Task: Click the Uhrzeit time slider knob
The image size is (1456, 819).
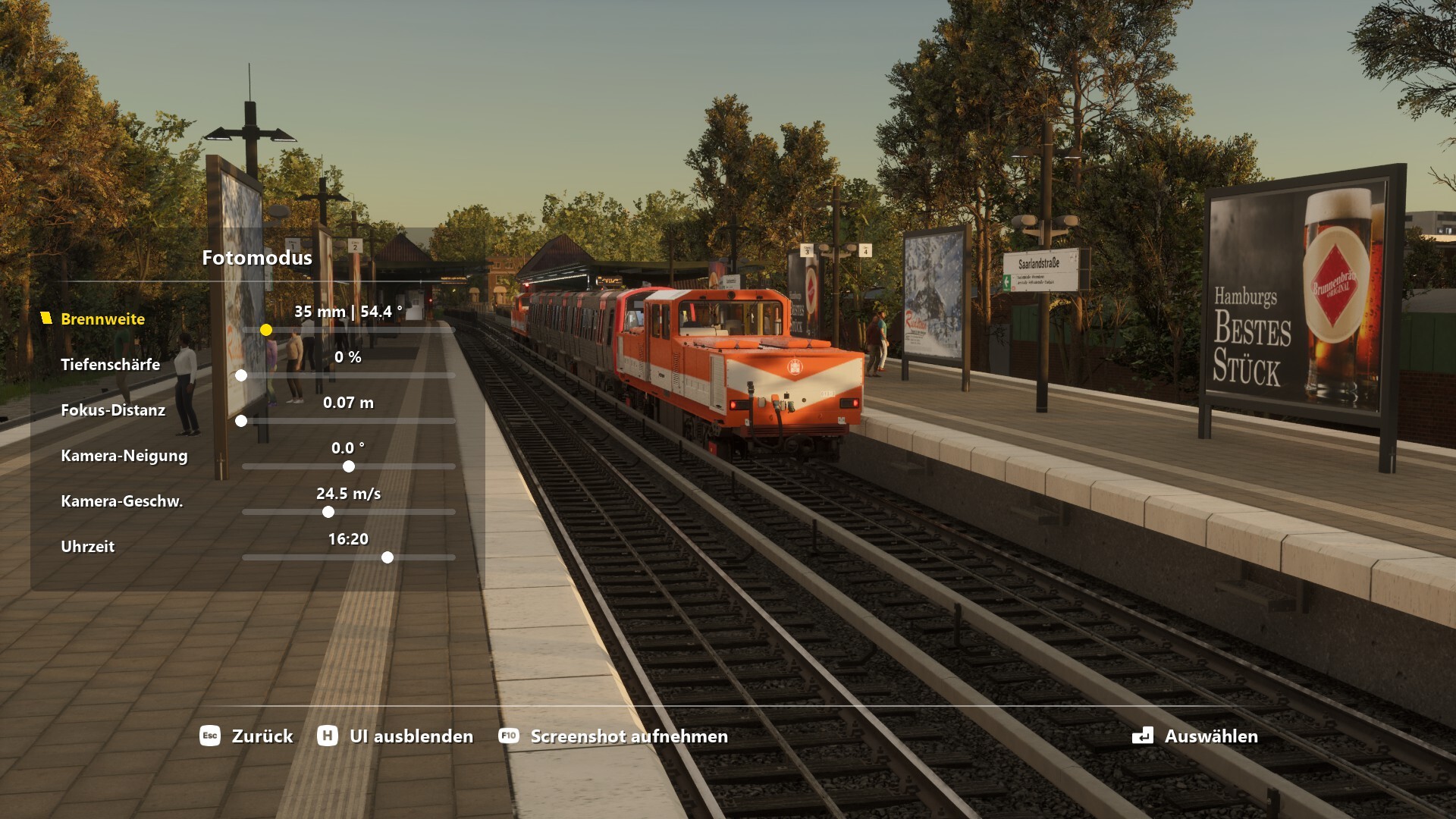Action: (388, 557)
